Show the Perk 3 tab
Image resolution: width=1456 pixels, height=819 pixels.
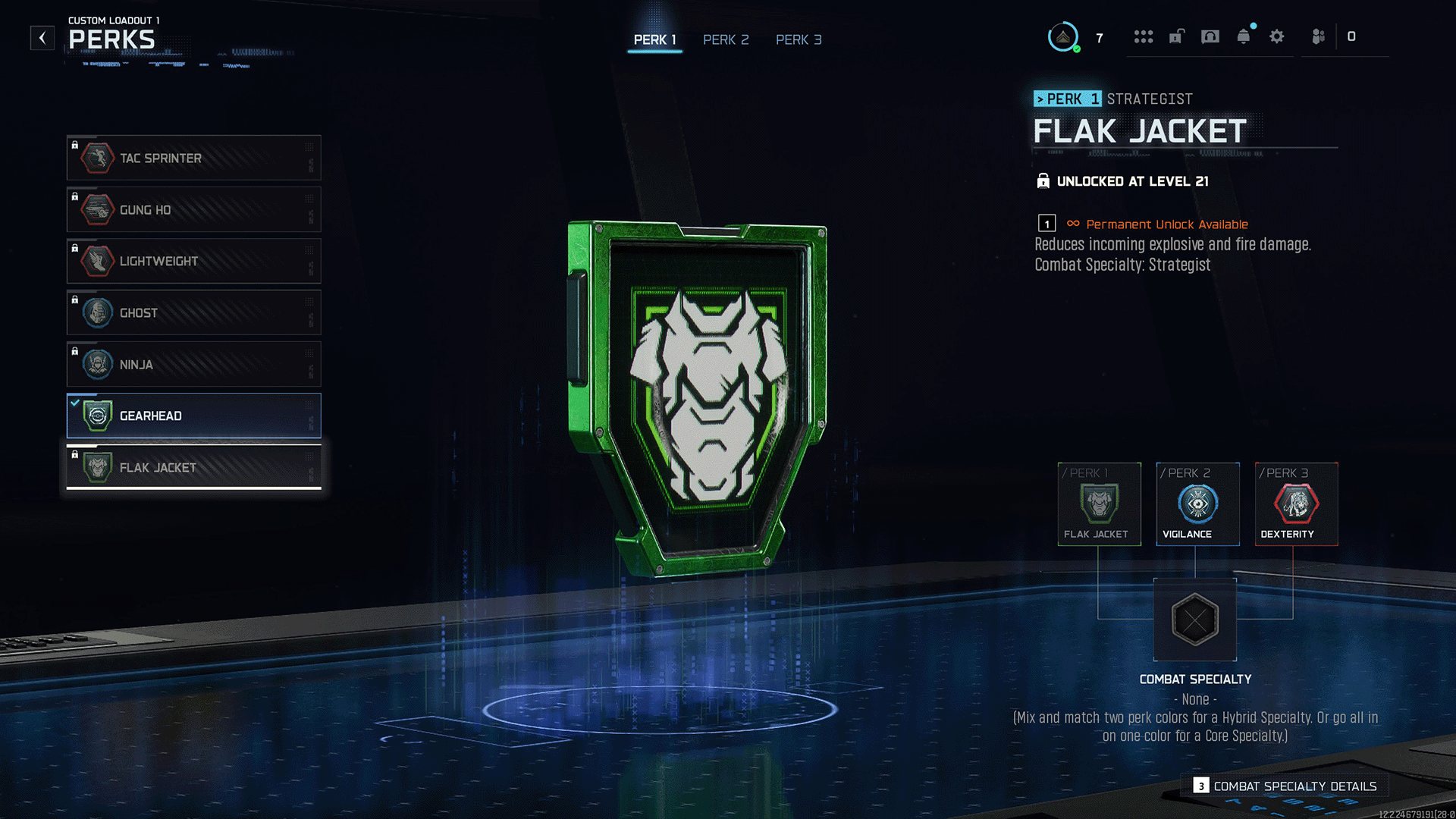click(x=798, y=39)
